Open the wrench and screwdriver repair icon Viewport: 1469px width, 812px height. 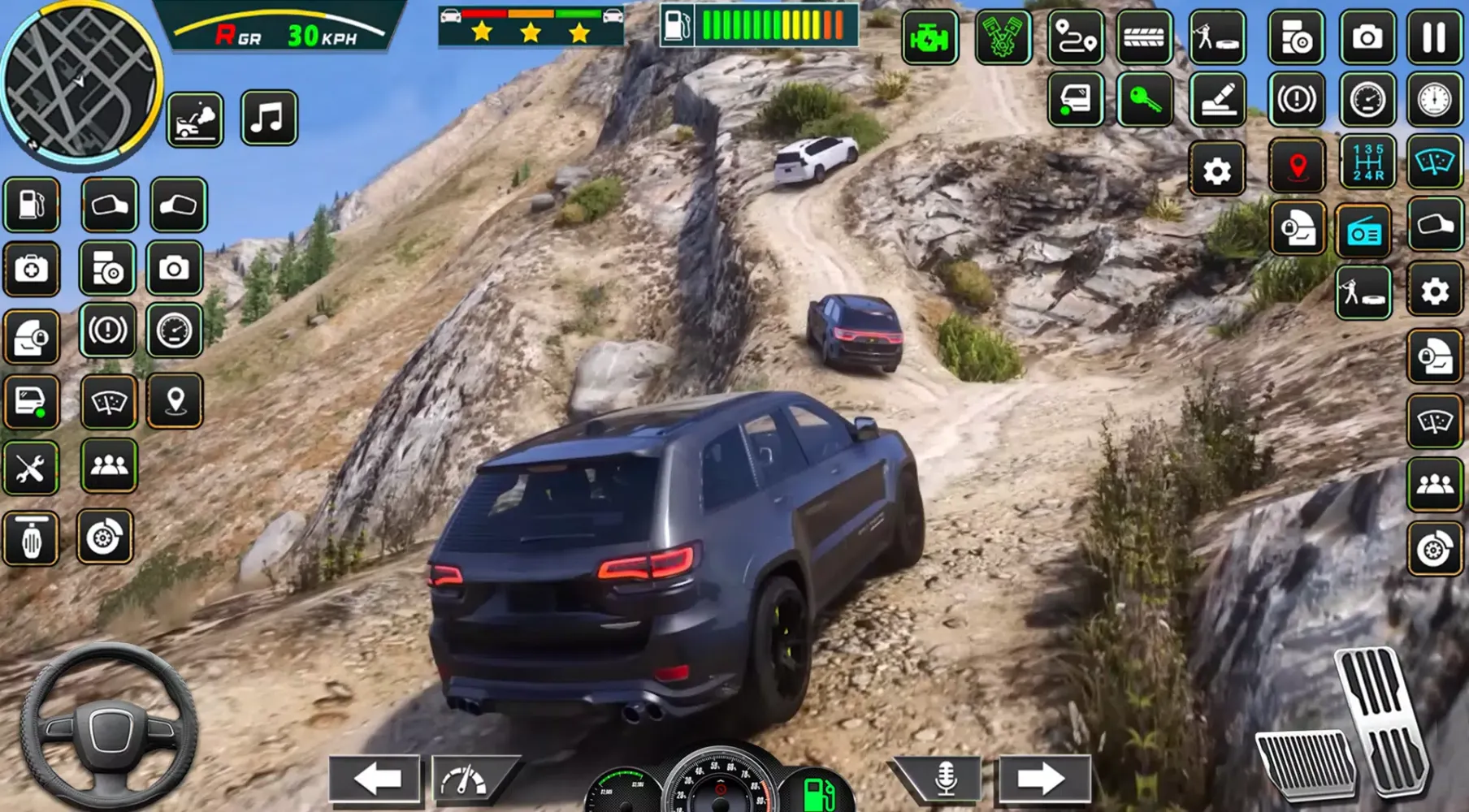click(31, 469)
